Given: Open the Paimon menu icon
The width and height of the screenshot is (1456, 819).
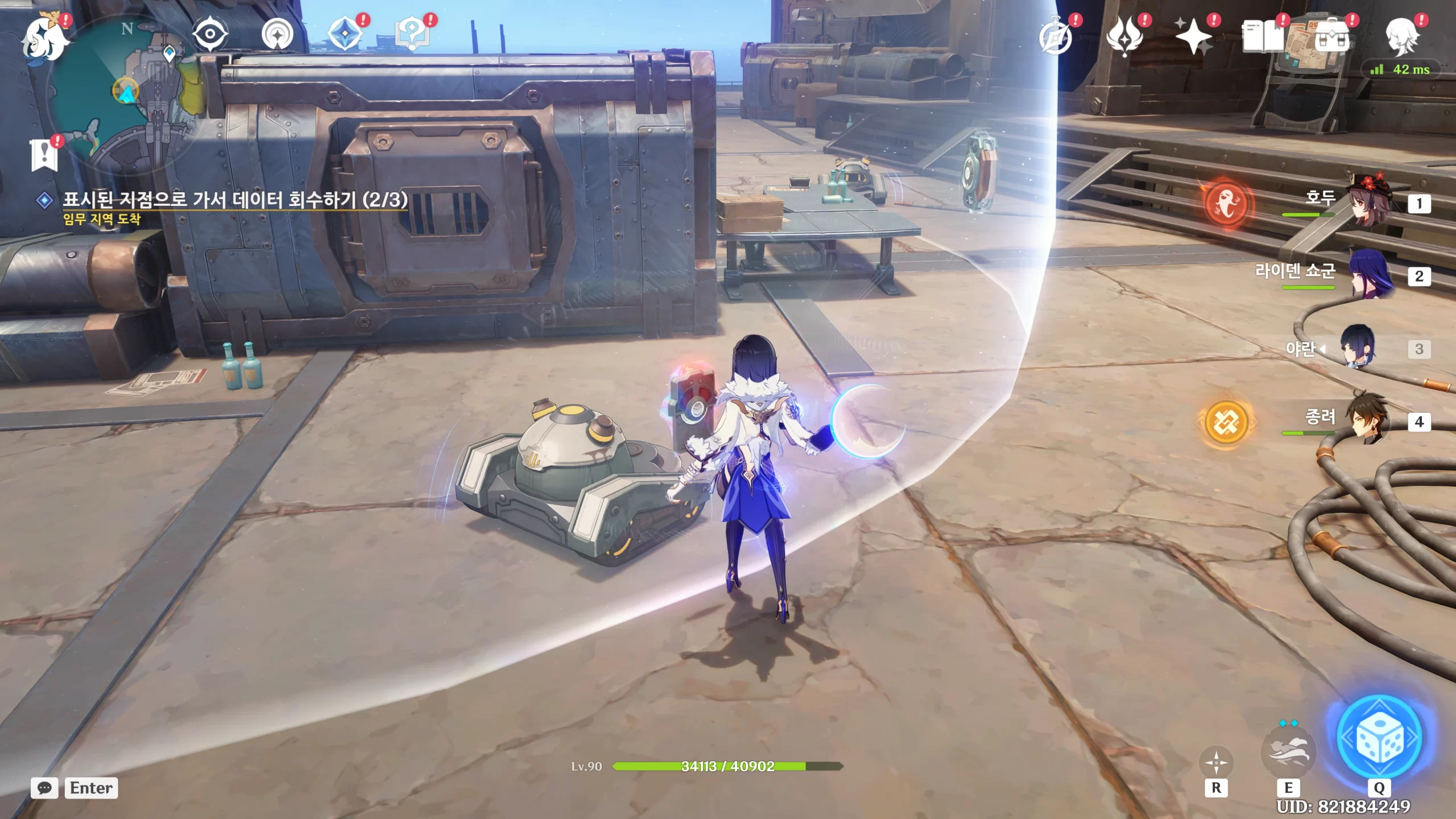Looking at the screenshot, I should pos(44,39).
